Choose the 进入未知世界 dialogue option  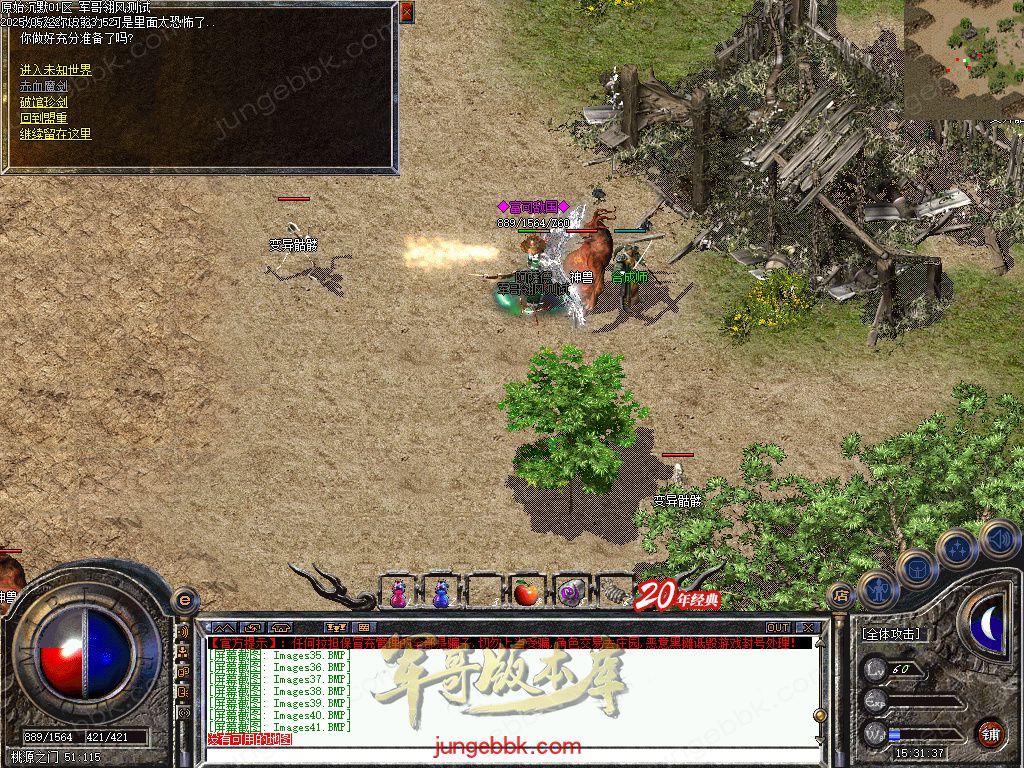click(56, 70)
